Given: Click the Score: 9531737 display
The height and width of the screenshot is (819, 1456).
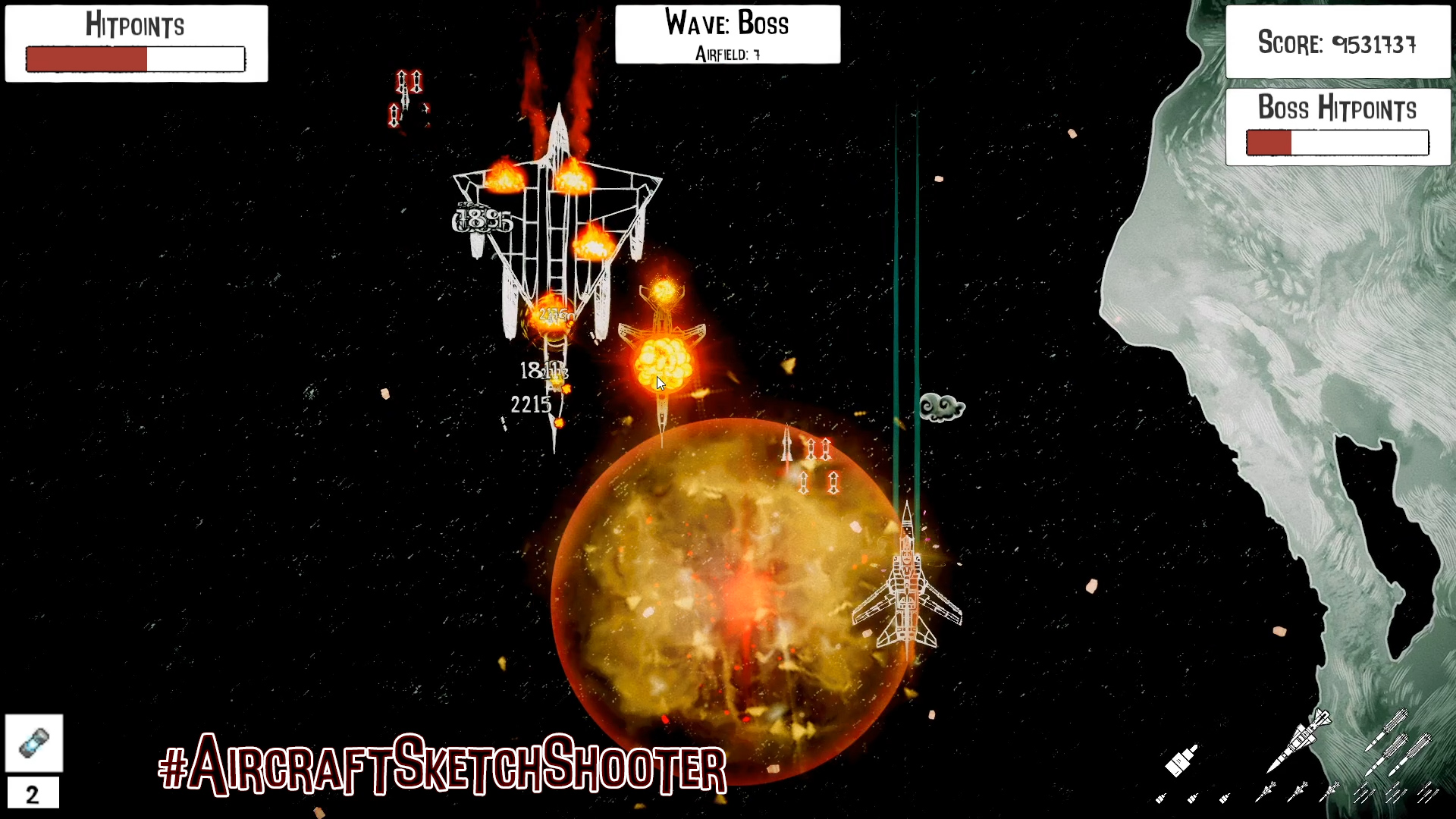Looking at the screenshot, I should (x=1337, y=44).
